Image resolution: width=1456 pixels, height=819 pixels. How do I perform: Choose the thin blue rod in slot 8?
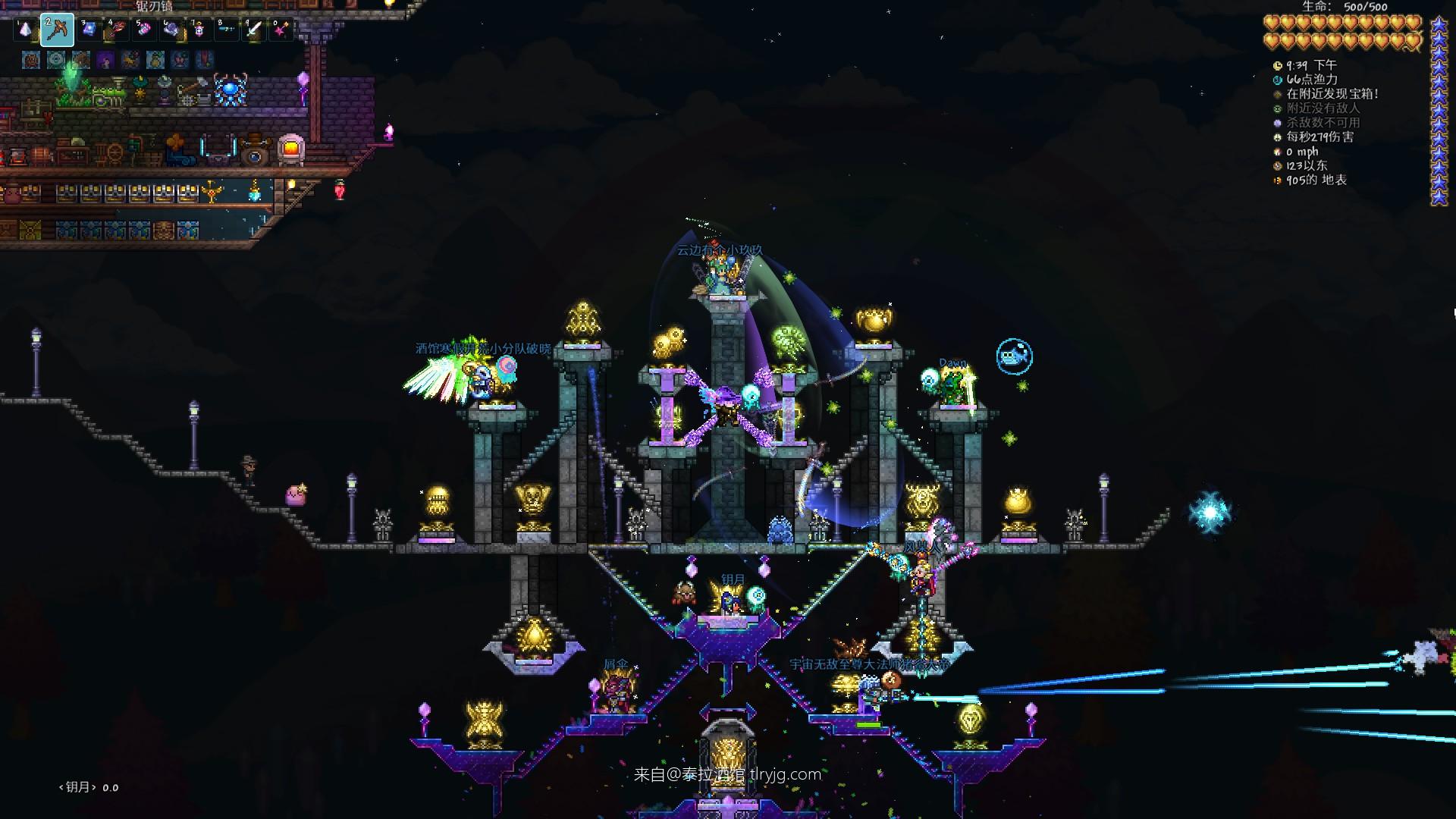(226, 30)
